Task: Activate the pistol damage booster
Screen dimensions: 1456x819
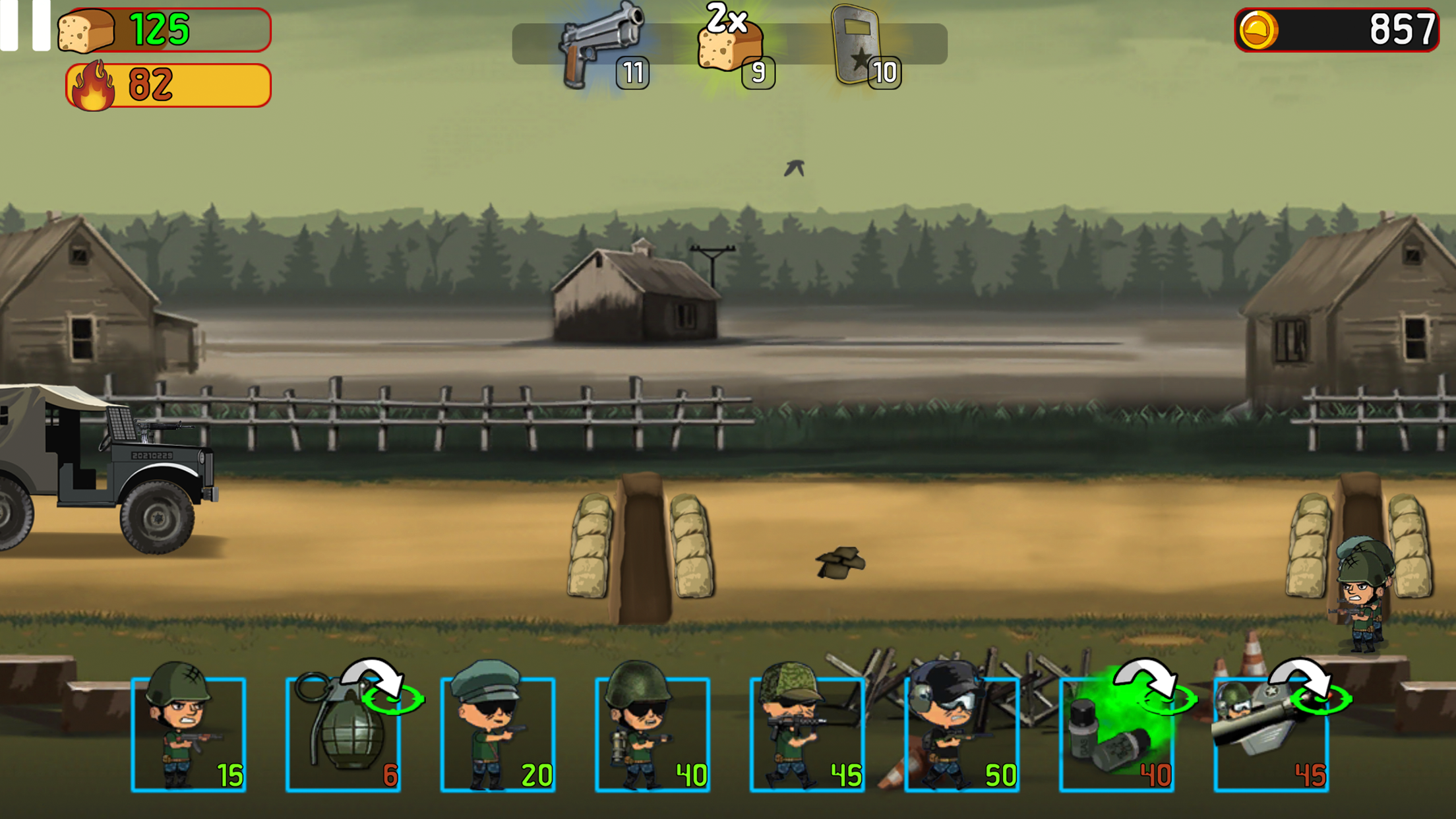Action: tap(601, 45)
